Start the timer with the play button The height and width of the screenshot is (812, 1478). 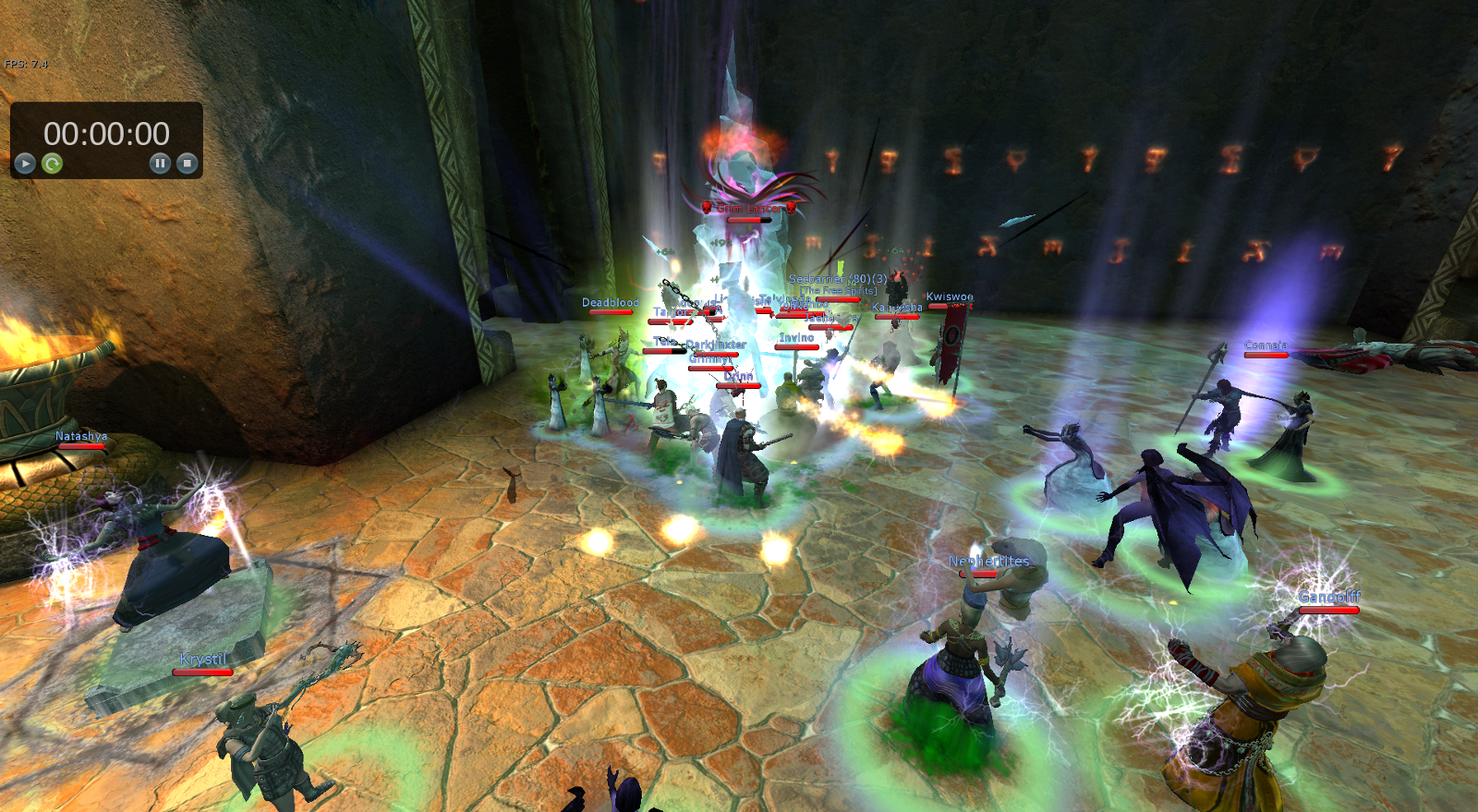point(25,164)
